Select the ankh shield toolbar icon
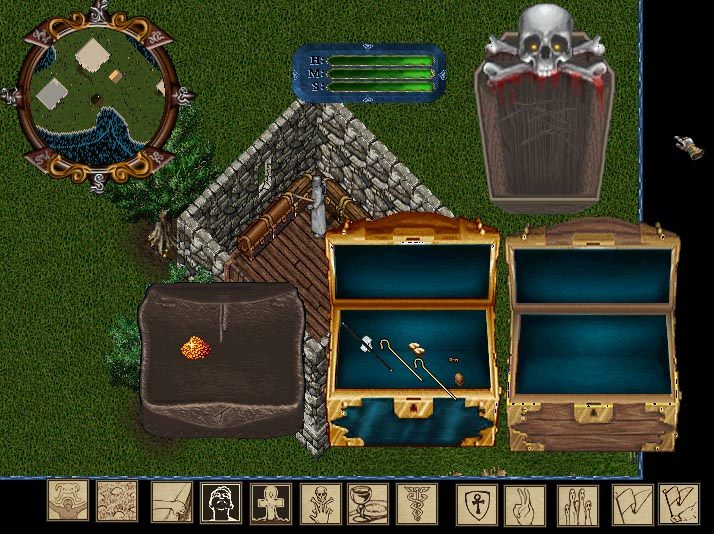Screen dimensions: 714x534 (x=476, y=502)
